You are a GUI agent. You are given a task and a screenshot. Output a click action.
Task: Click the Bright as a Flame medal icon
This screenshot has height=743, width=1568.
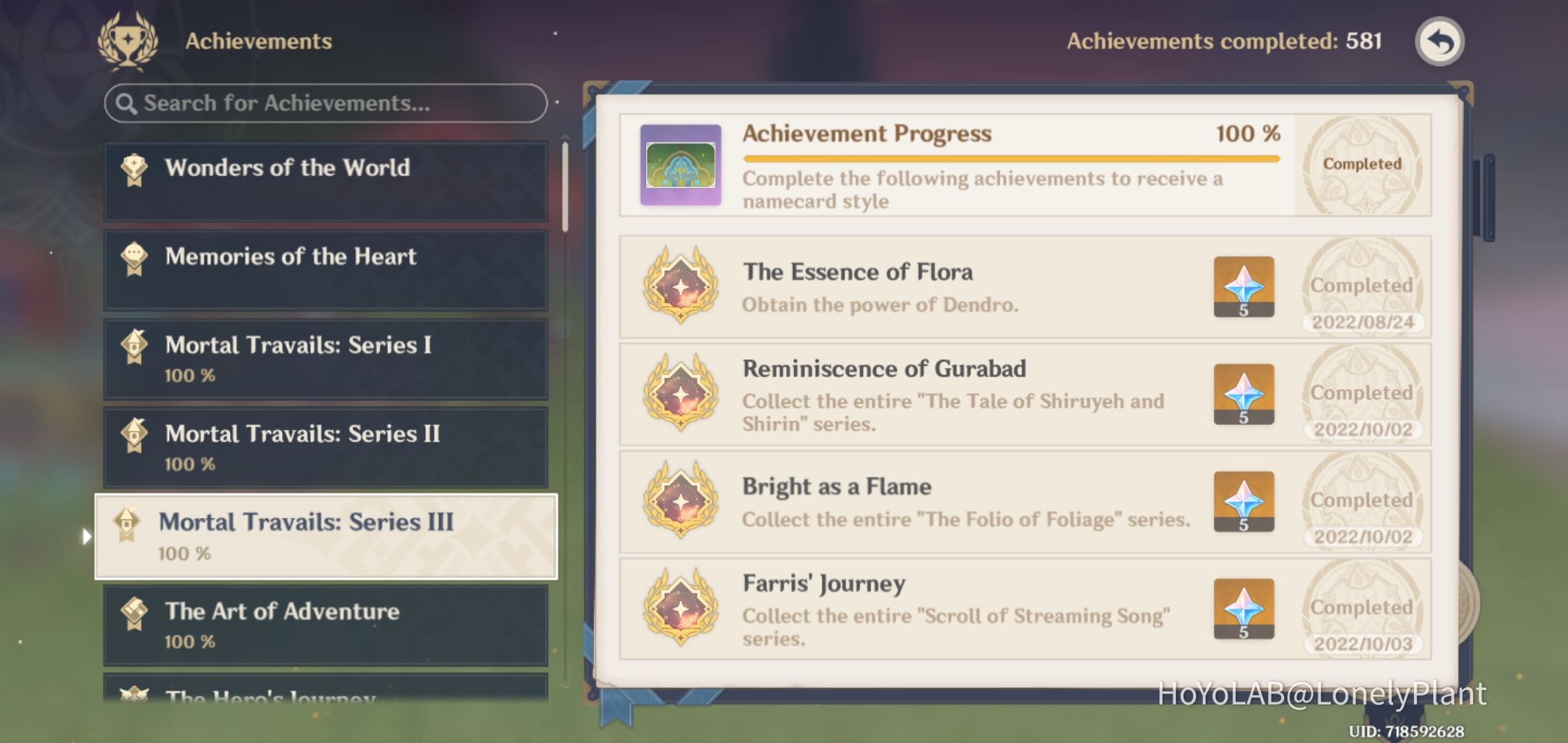click(x=681, y=502)
